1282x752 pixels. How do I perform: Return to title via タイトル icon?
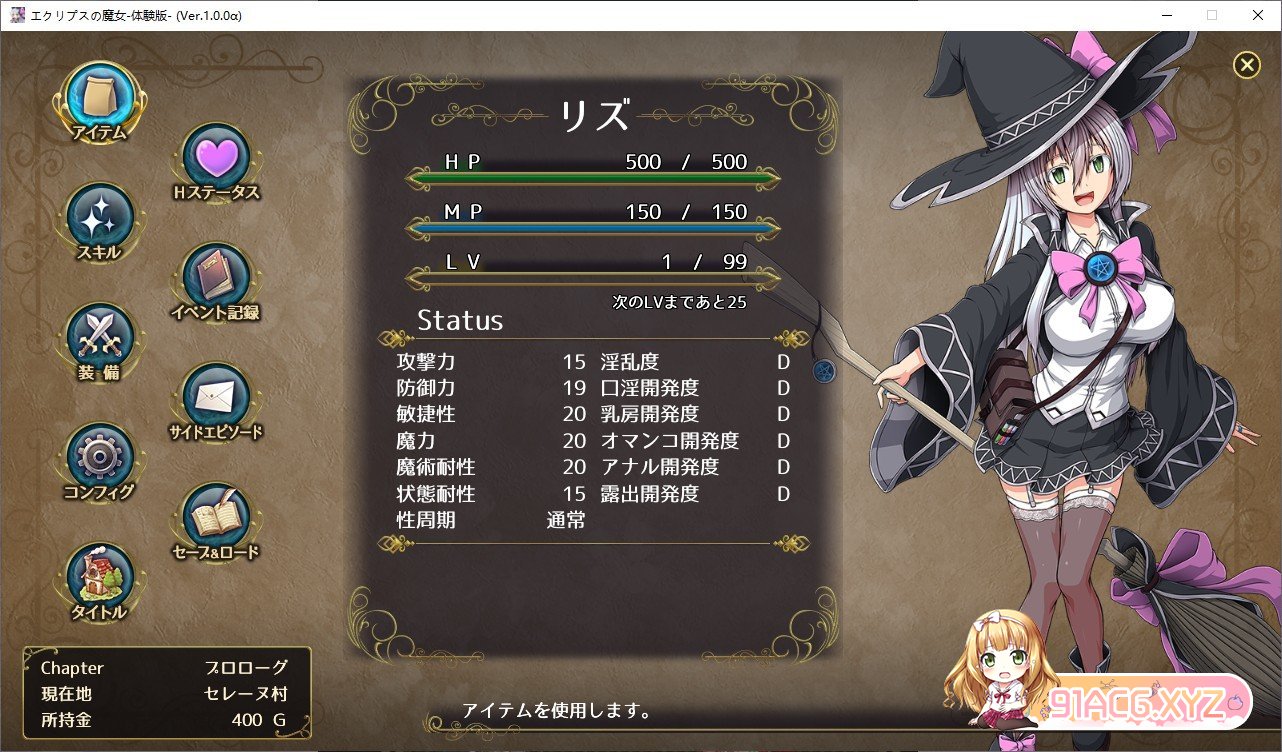point(100,578)
